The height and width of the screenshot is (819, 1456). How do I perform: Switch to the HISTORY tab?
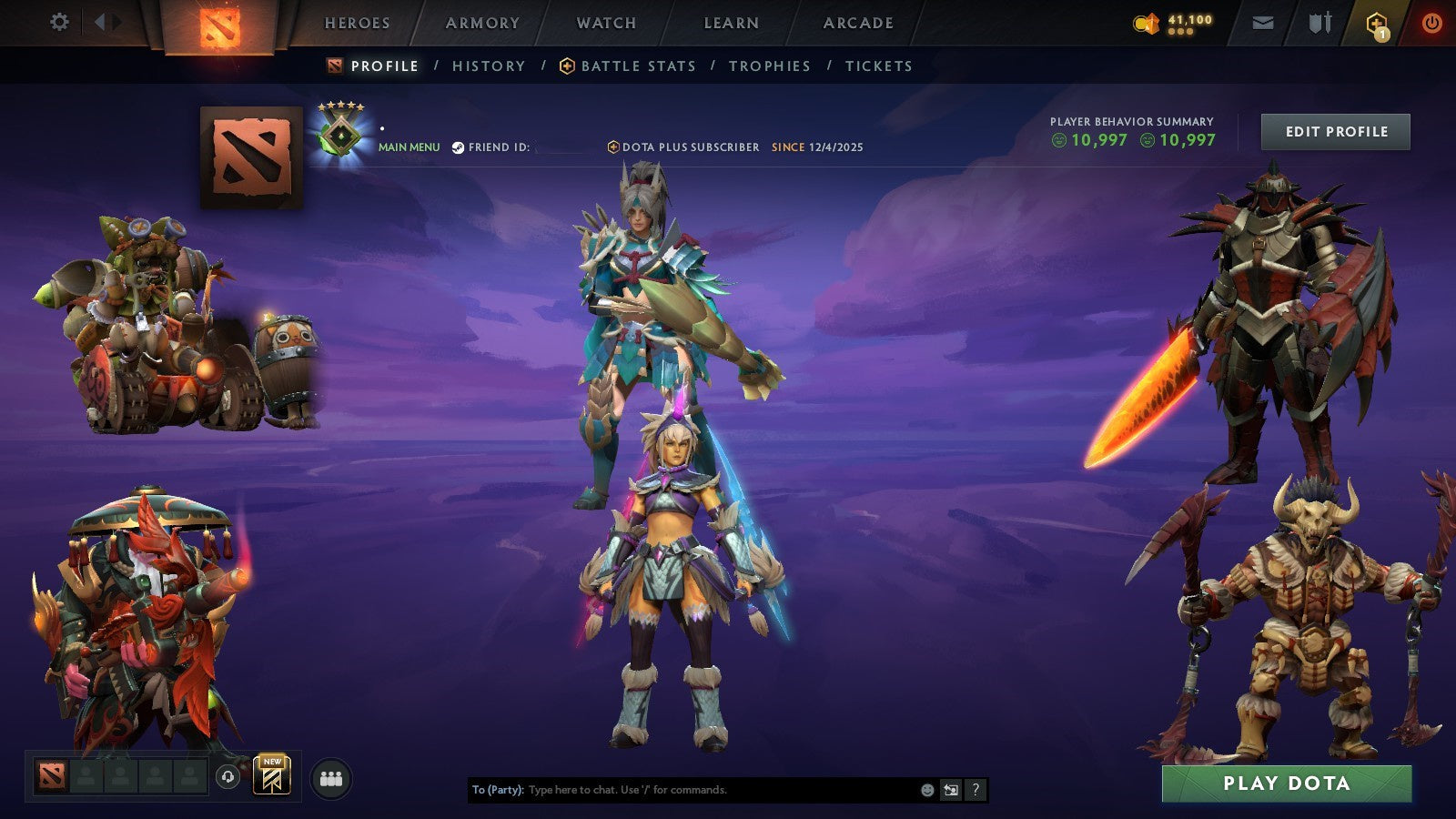tap(489, 66)
